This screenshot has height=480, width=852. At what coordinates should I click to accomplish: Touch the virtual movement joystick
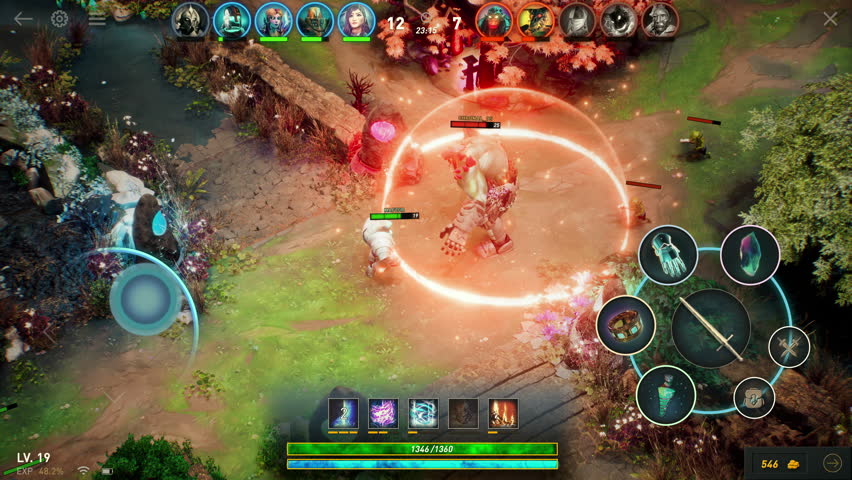coord(145,299)
